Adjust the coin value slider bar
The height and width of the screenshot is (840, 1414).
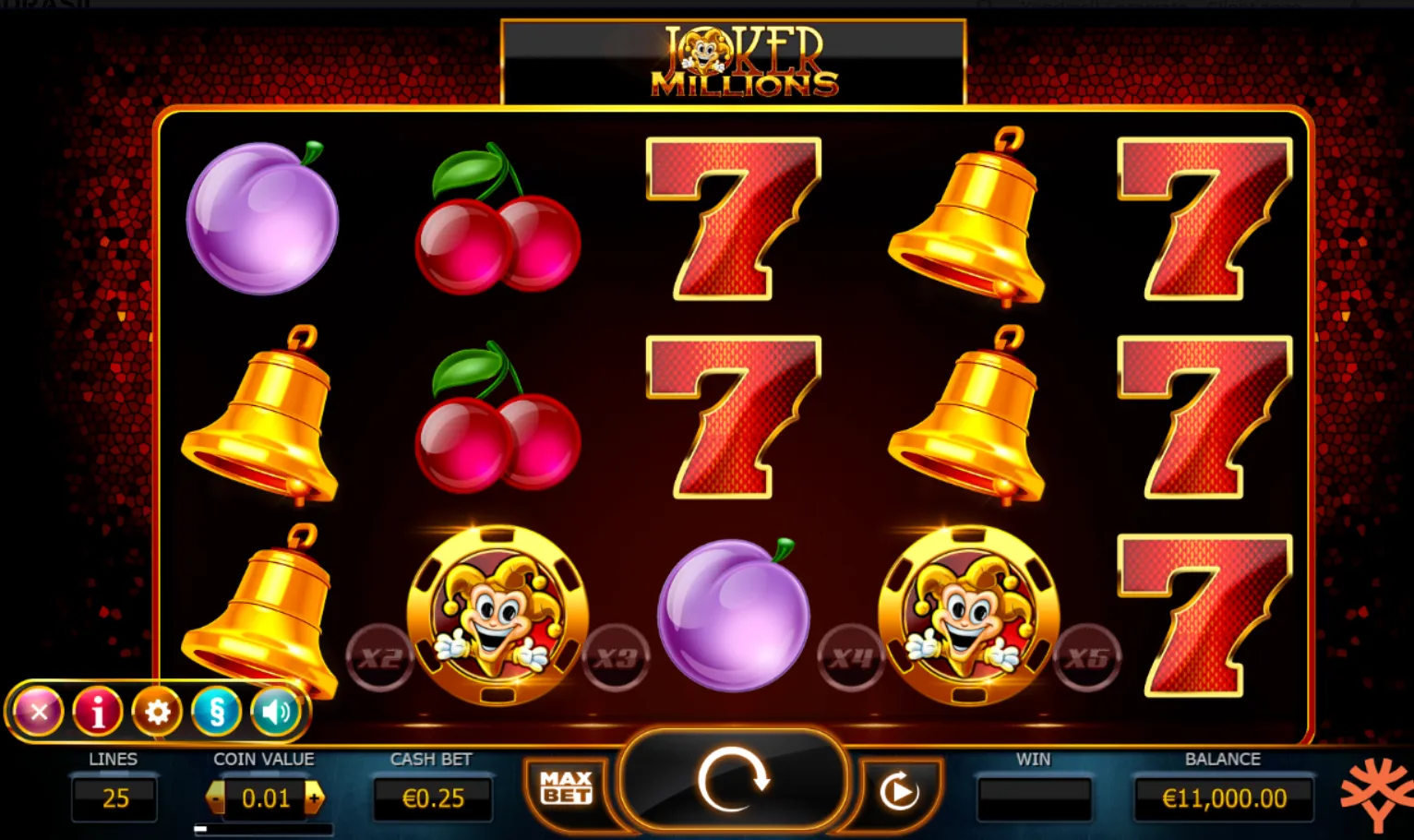[x=263, y=828]
